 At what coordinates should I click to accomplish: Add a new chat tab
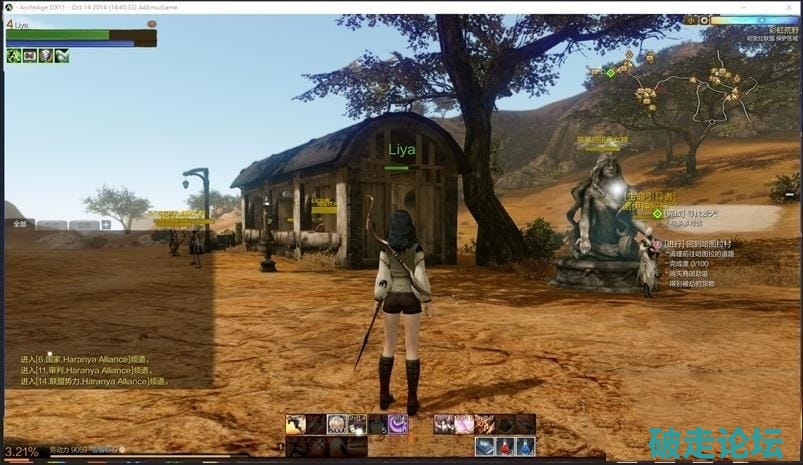pos(106,225)
